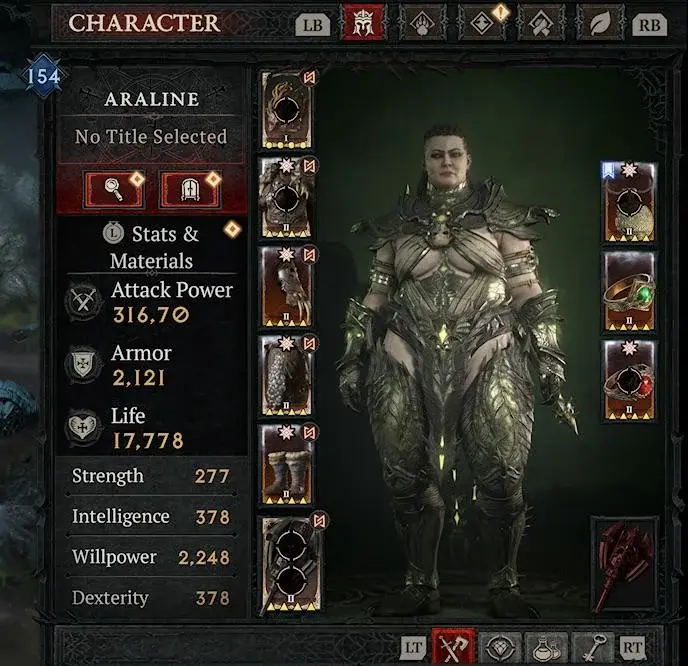
Task: Open the leaf icon tab
Action: (x=600, y=23)
